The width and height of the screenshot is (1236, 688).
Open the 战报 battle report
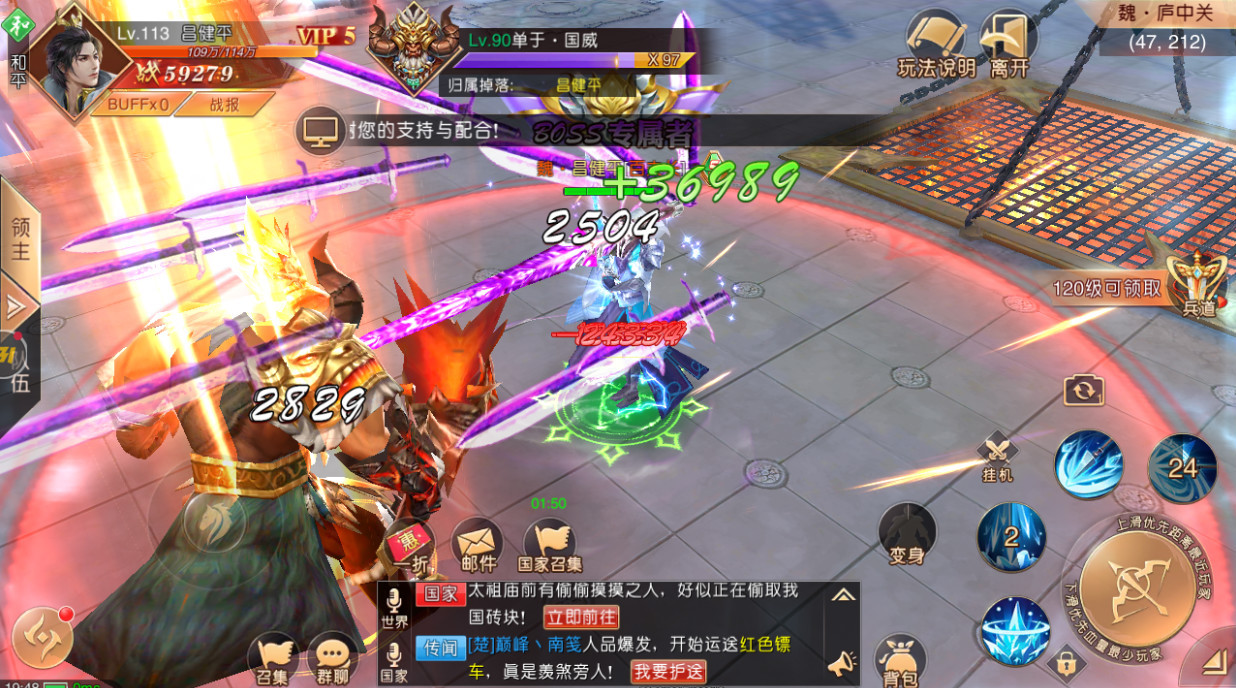click(224, 103)
